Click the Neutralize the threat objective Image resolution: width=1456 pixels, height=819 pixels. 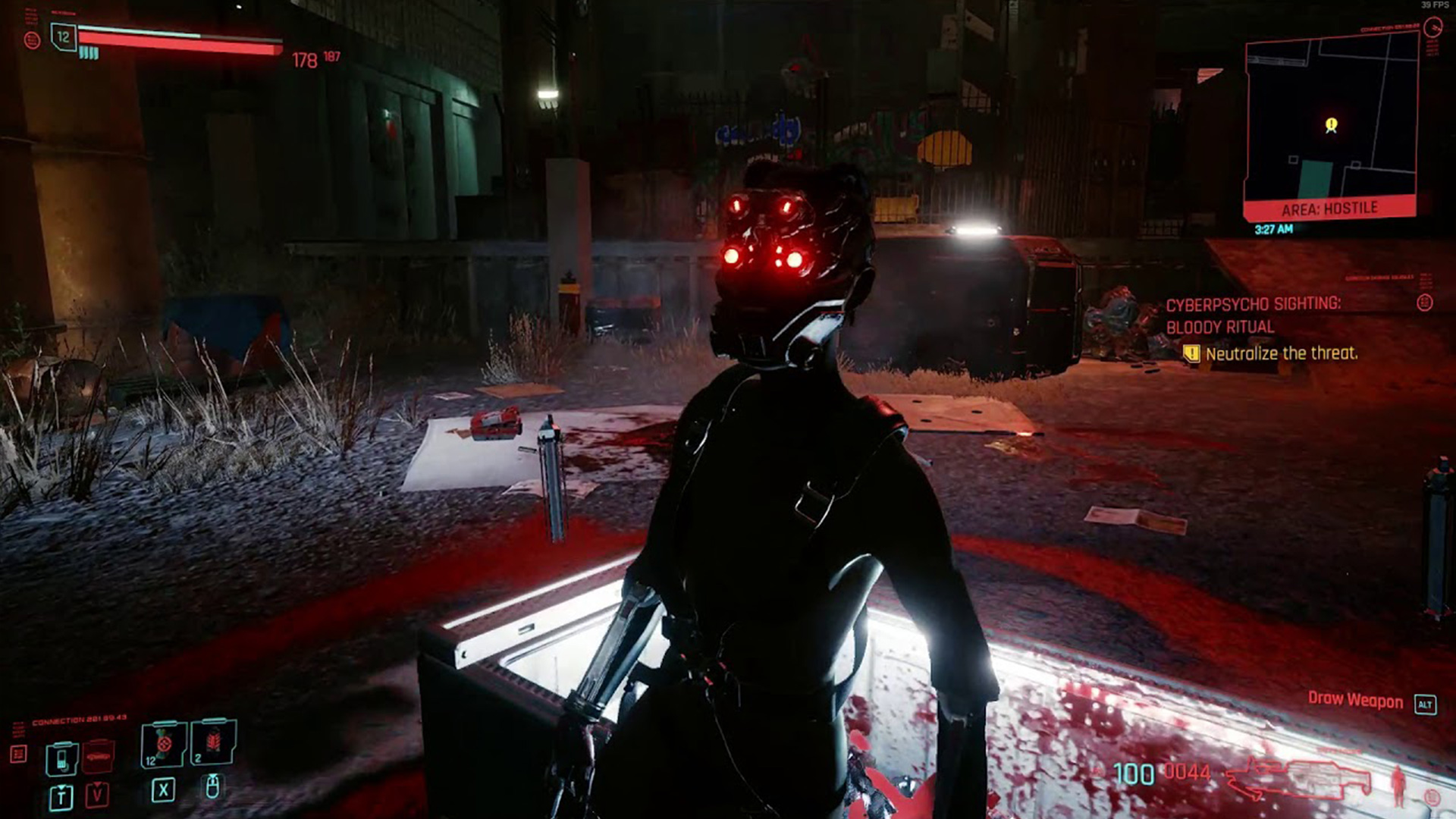[x=1281, y=353]
